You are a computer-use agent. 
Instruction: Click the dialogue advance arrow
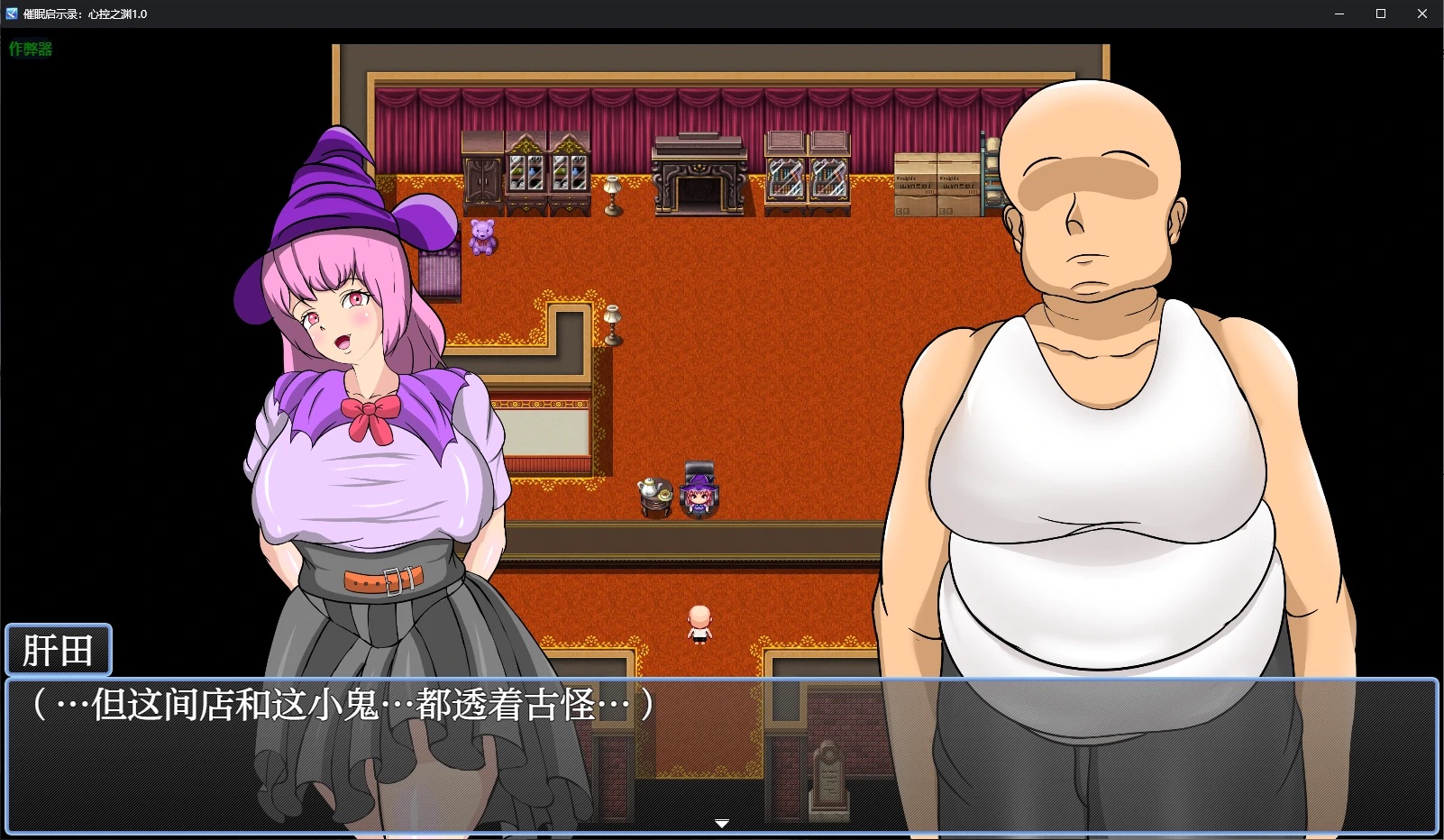pos(722,823)
